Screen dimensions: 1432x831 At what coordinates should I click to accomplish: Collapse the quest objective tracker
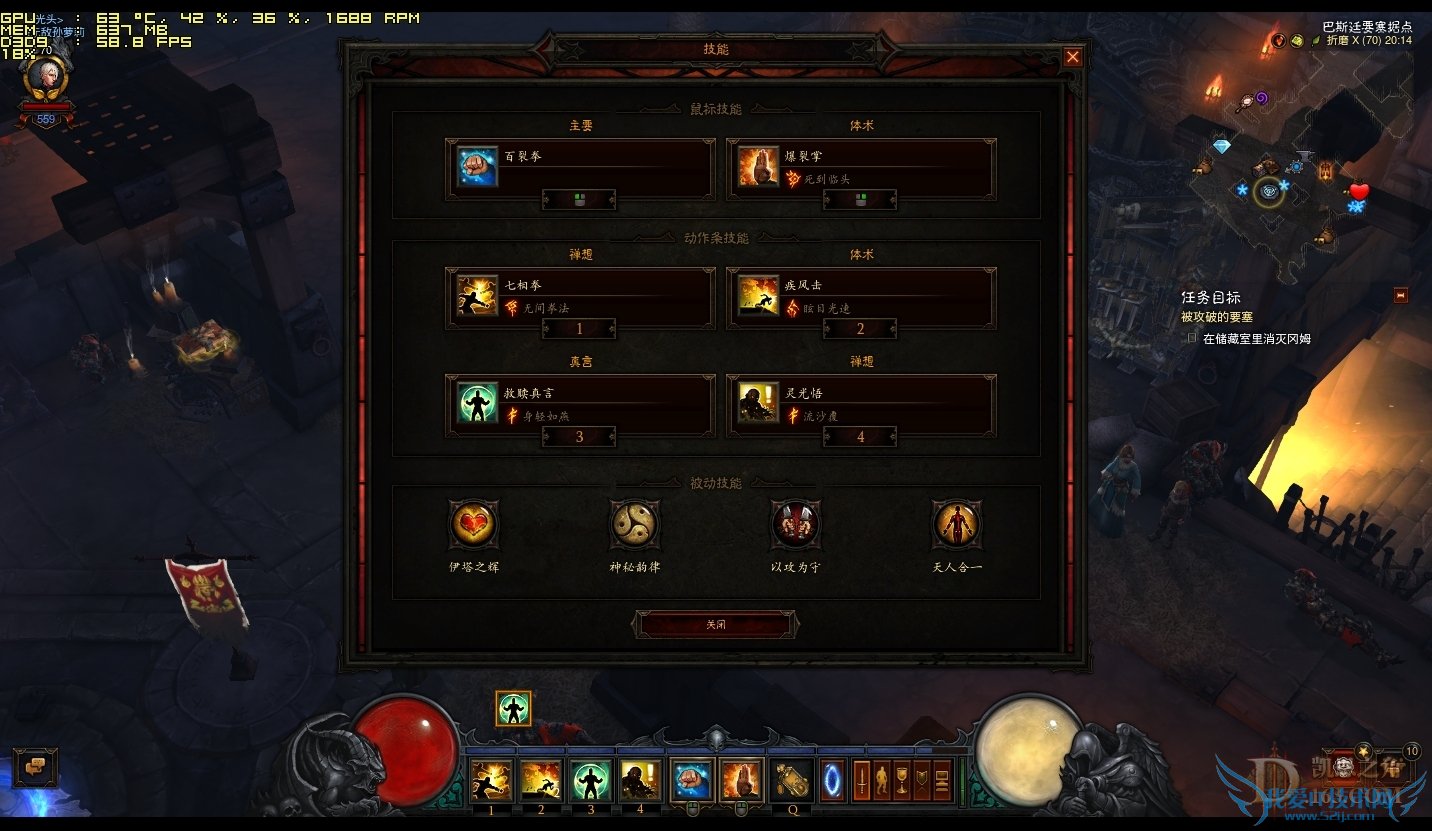point(1400,295)
